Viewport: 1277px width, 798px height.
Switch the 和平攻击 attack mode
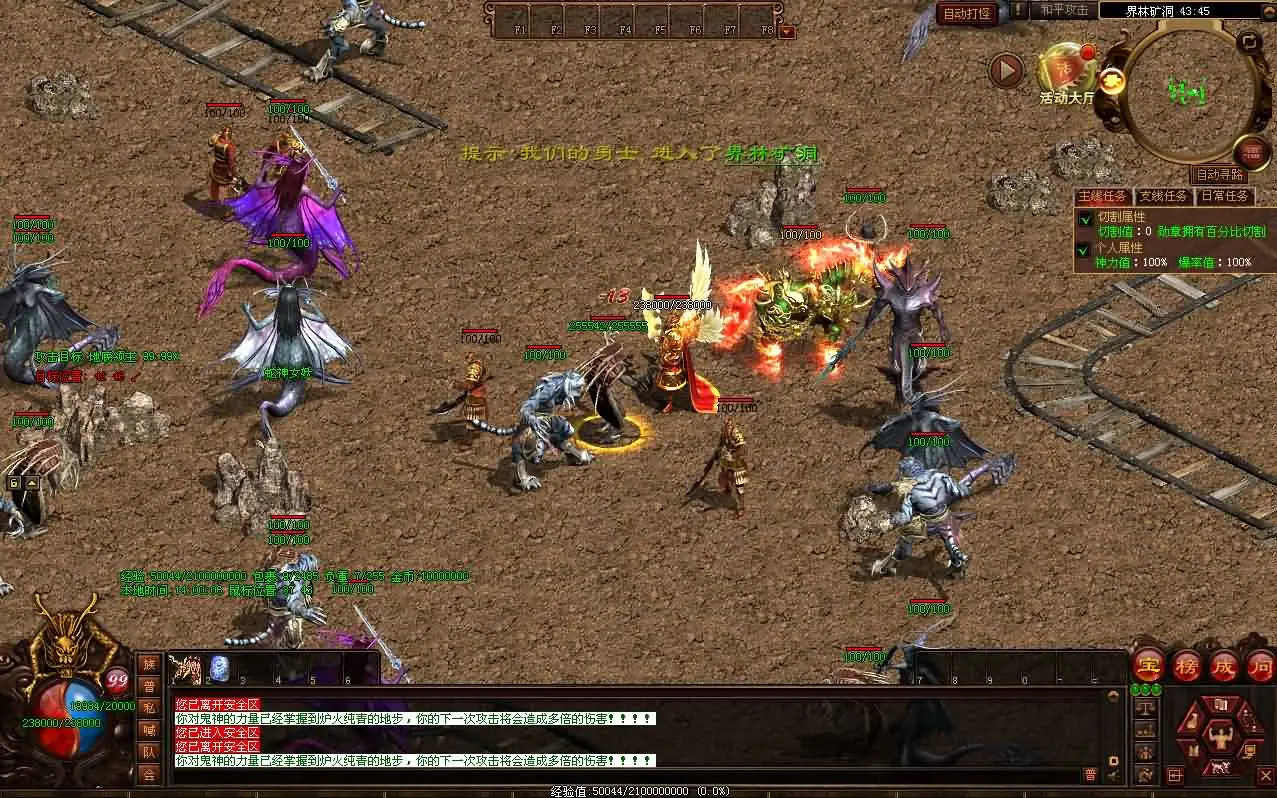click(1064, 10)
